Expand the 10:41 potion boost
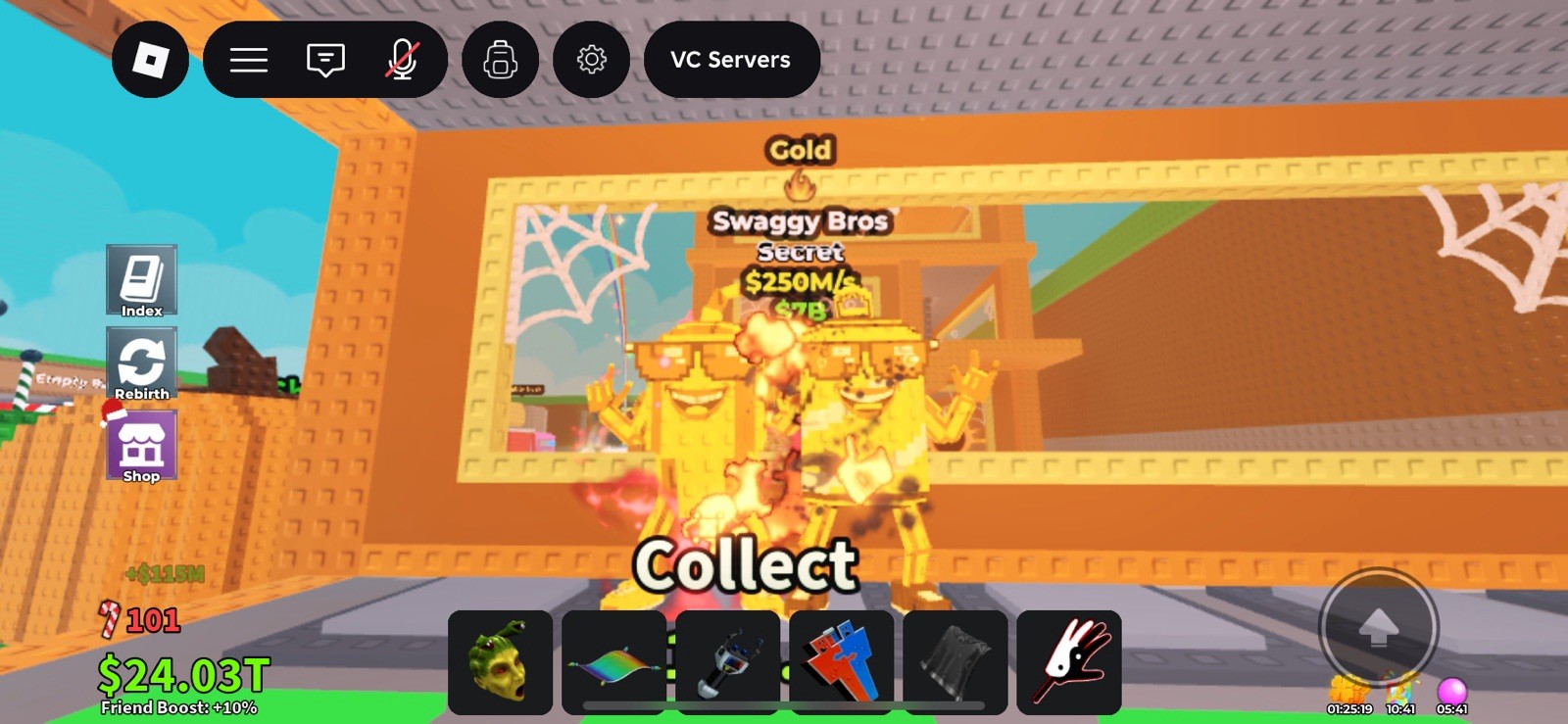The height and width of the screenshot is (724, 1568). [x=1398, y=706]
